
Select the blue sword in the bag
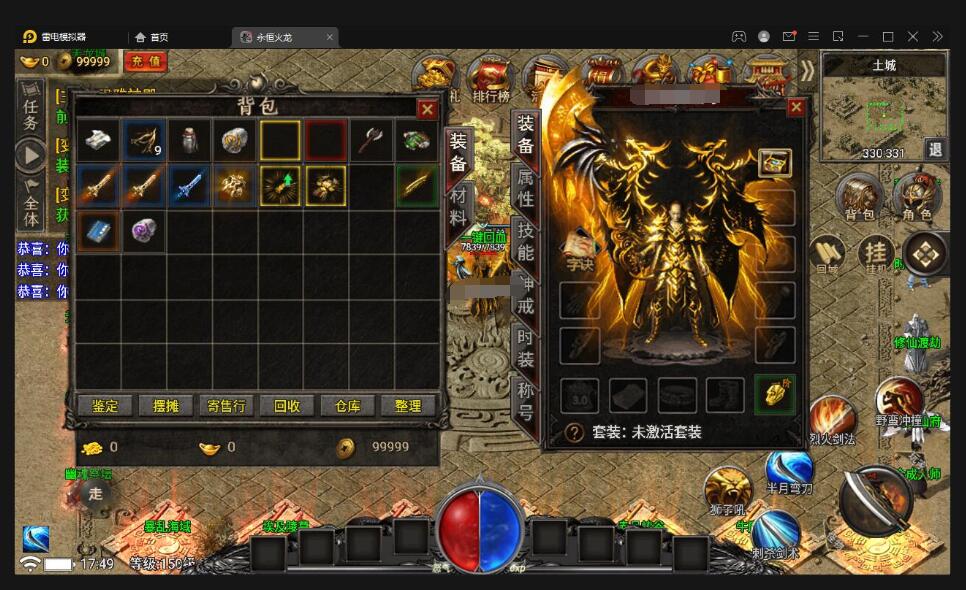[189, 185]
